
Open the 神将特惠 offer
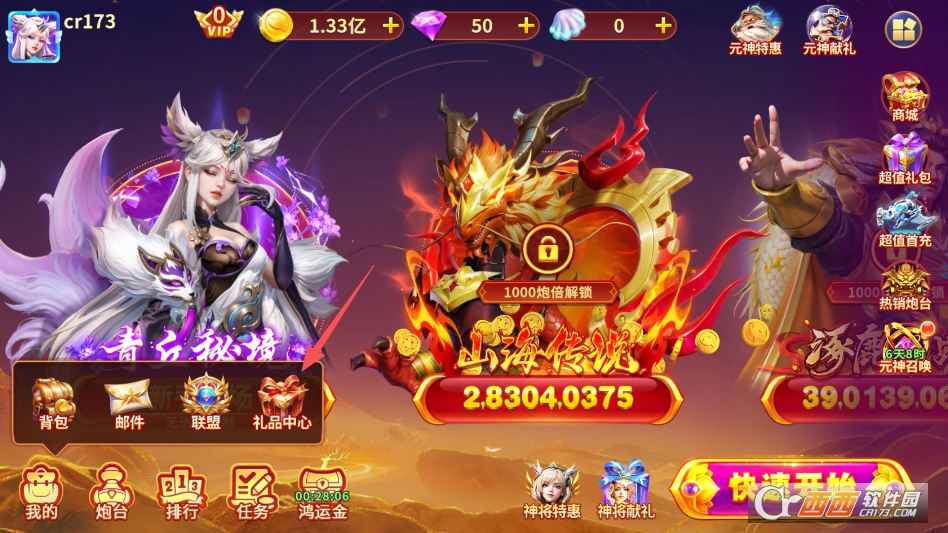click(x=552, y=490)
